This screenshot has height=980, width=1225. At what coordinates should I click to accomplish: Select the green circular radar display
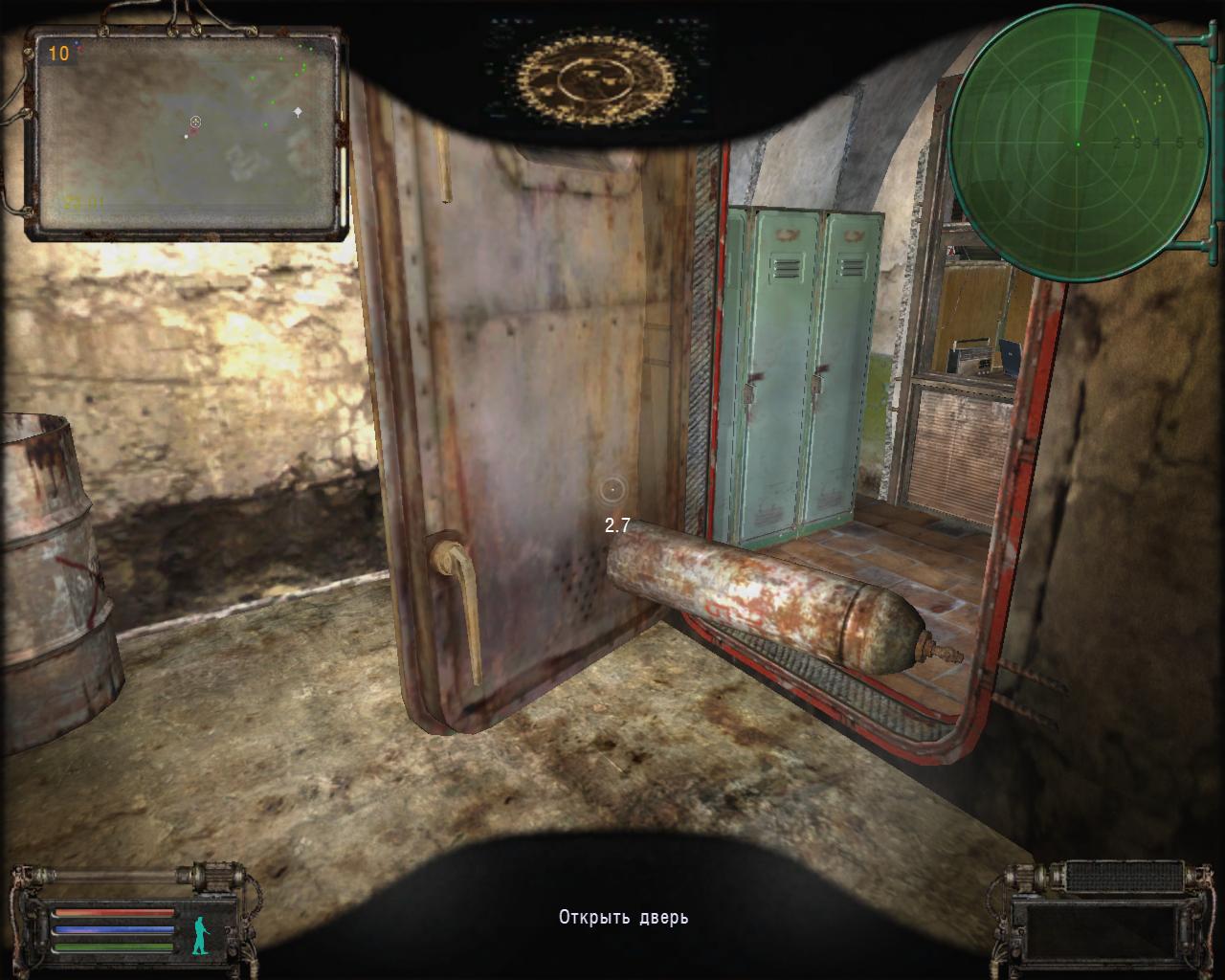point(1079,144)
